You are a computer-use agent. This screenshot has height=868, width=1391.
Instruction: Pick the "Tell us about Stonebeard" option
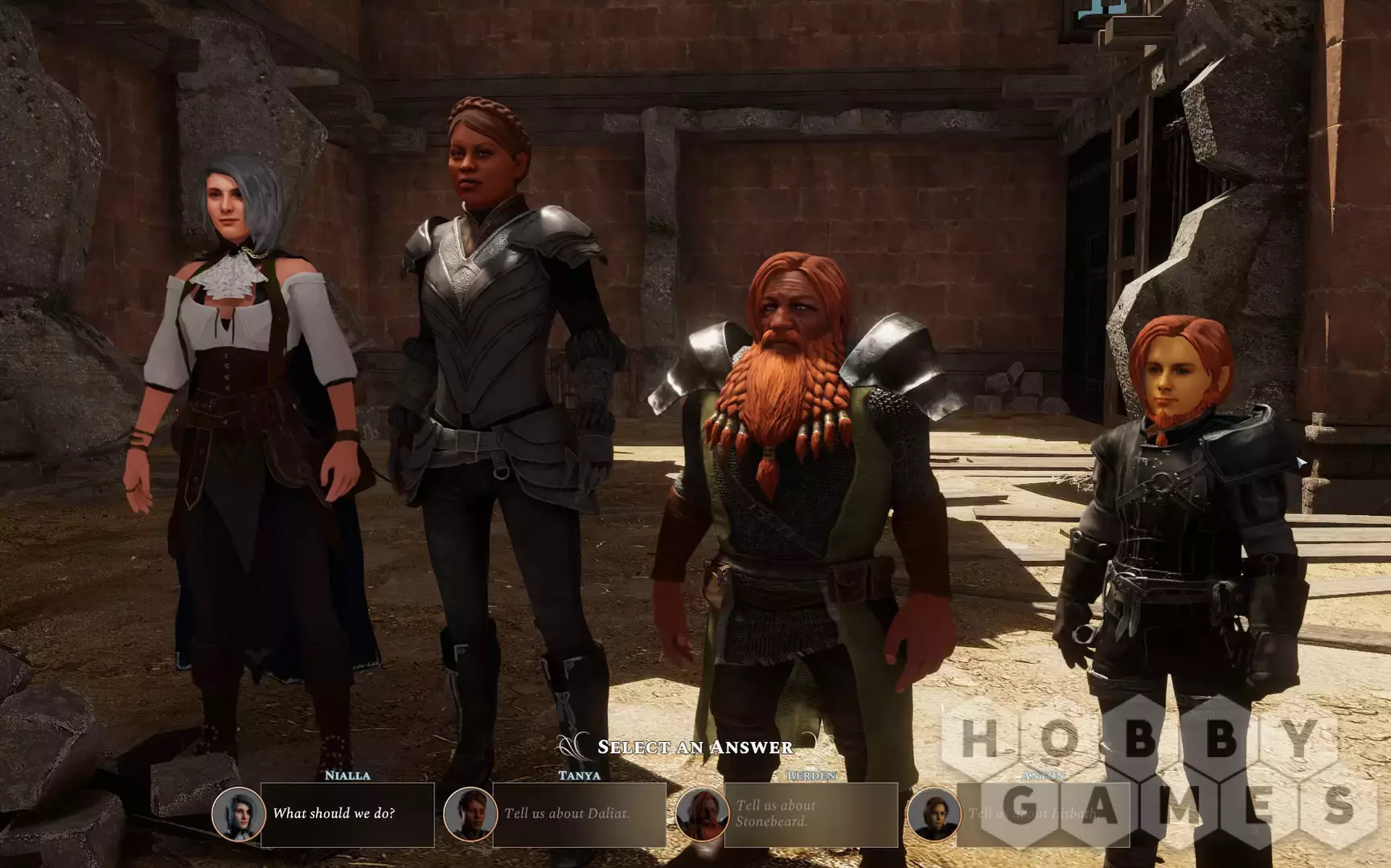coord(810,814)
